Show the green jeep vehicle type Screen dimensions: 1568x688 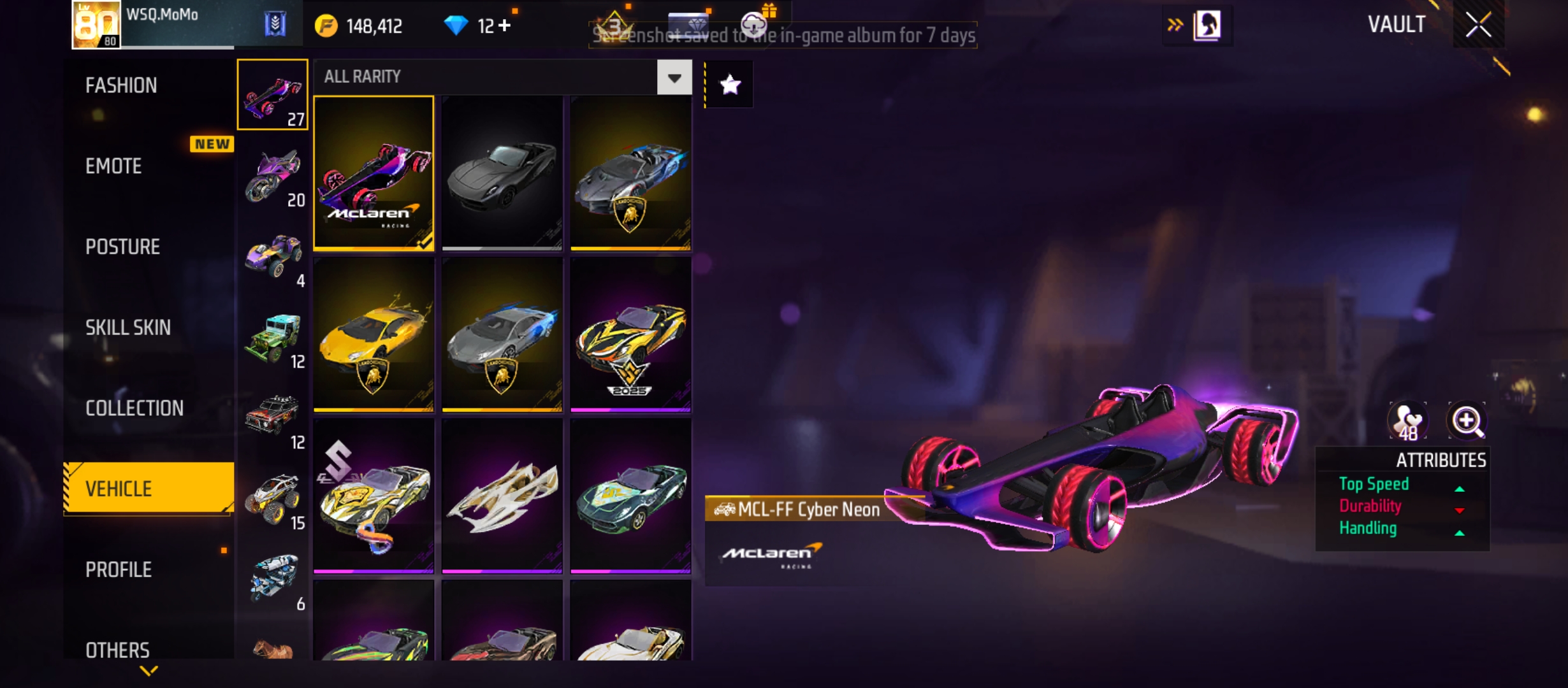pos(273,338)
